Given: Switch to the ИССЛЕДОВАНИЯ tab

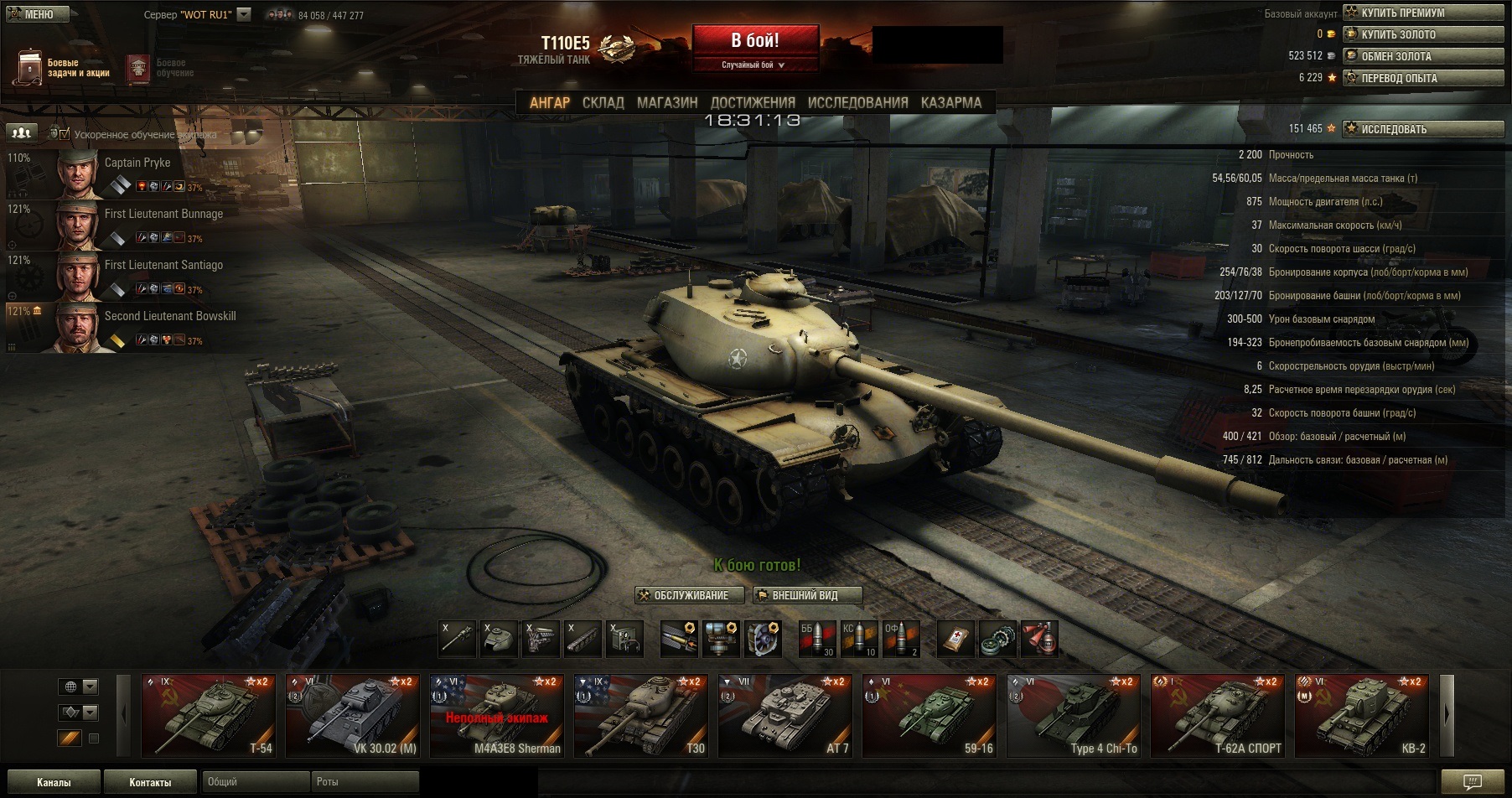Looking at the screenshot, I should click(x=857, y=102).
